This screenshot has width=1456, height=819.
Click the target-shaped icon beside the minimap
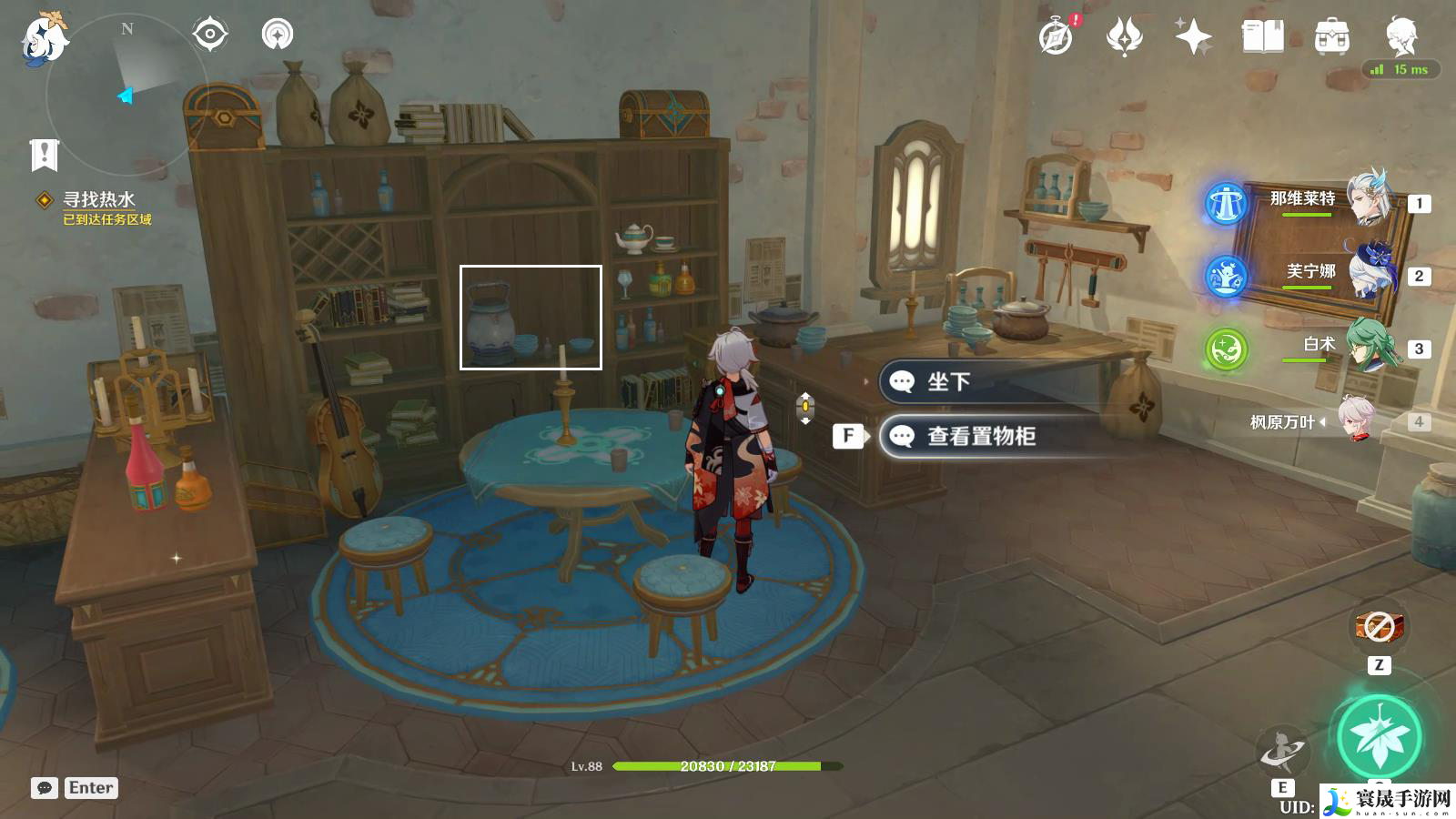209,35
